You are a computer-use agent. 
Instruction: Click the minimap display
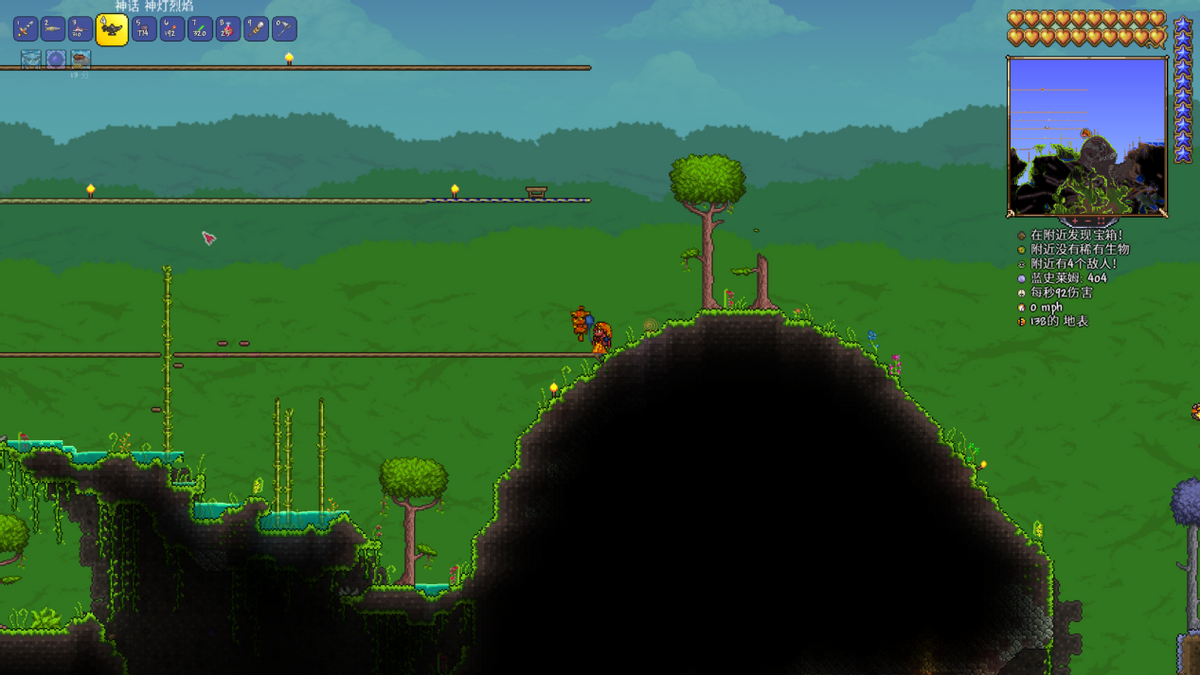(1087, 135)
